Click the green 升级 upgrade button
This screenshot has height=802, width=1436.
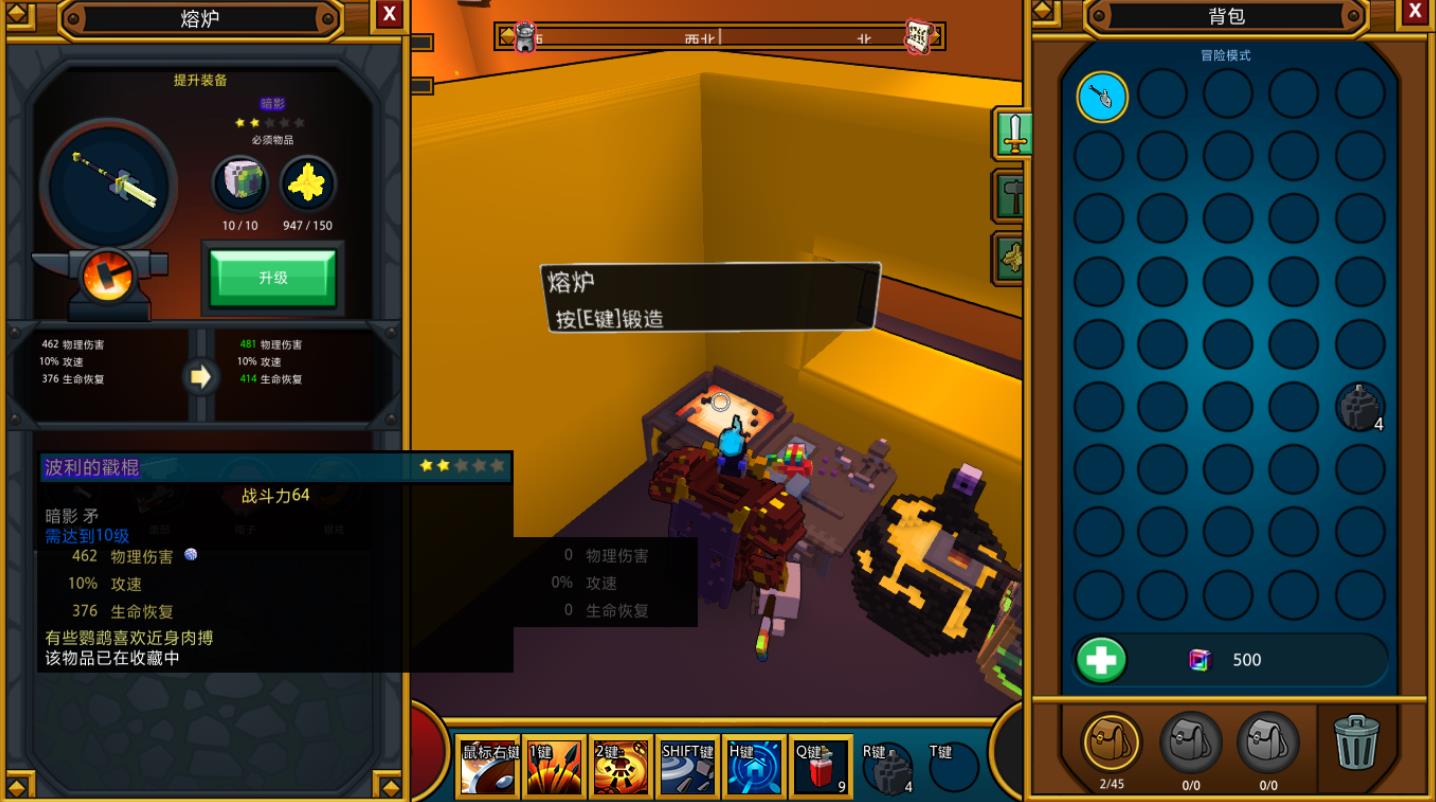pyautogui.click(x=273, y=277)
